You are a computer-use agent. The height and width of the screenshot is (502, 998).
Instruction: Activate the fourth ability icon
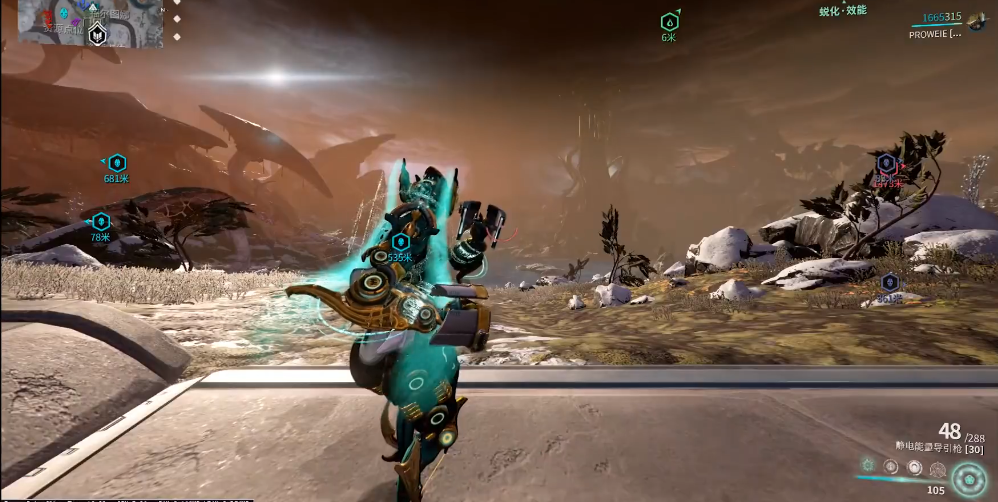937,468
